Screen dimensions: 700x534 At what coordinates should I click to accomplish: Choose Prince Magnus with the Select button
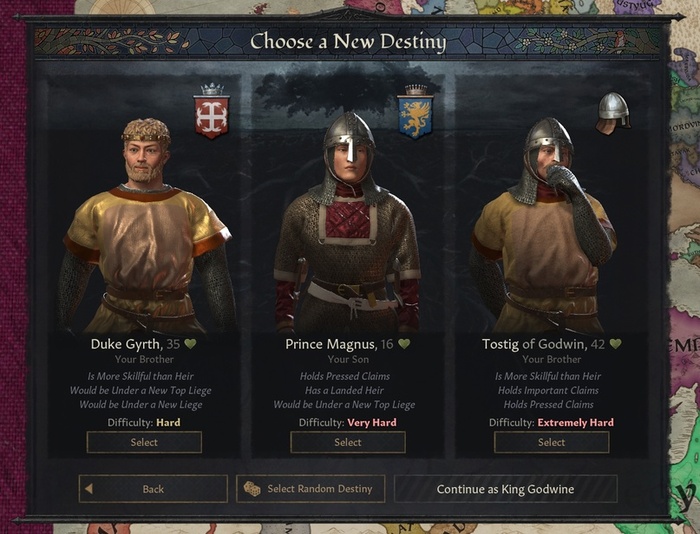(x=348, y=442)
